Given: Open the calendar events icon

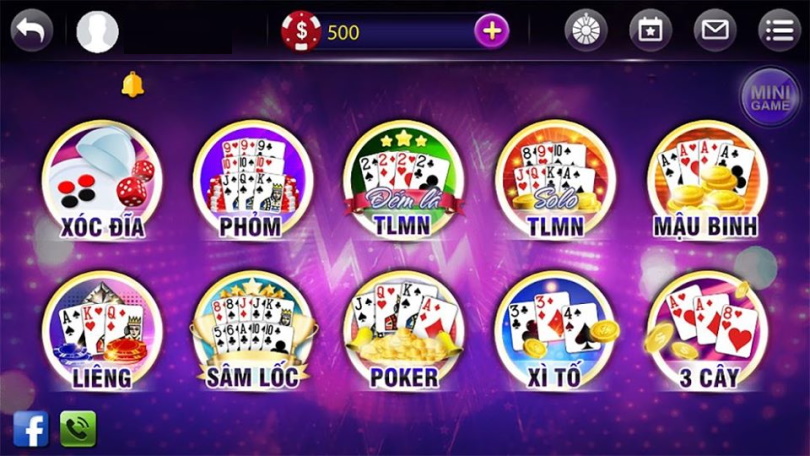Looking at the screenshot, I should (x=650, y=31).
